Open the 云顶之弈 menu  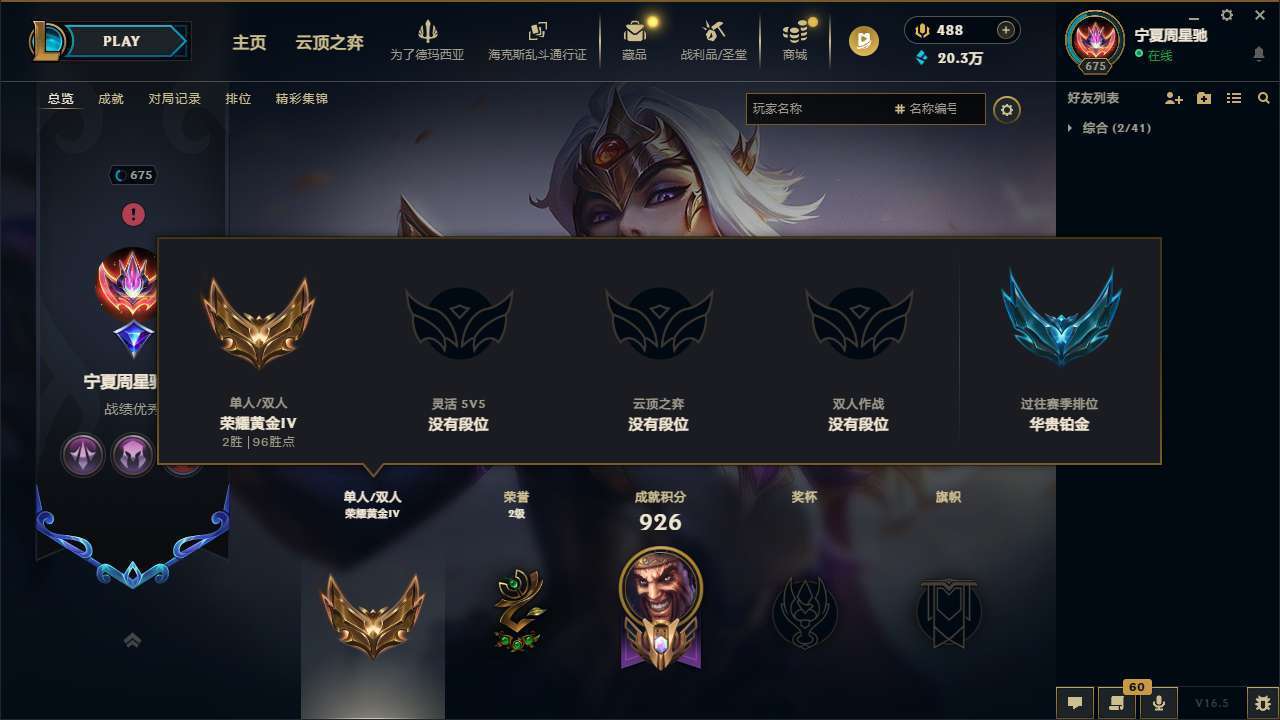[328, 44]
